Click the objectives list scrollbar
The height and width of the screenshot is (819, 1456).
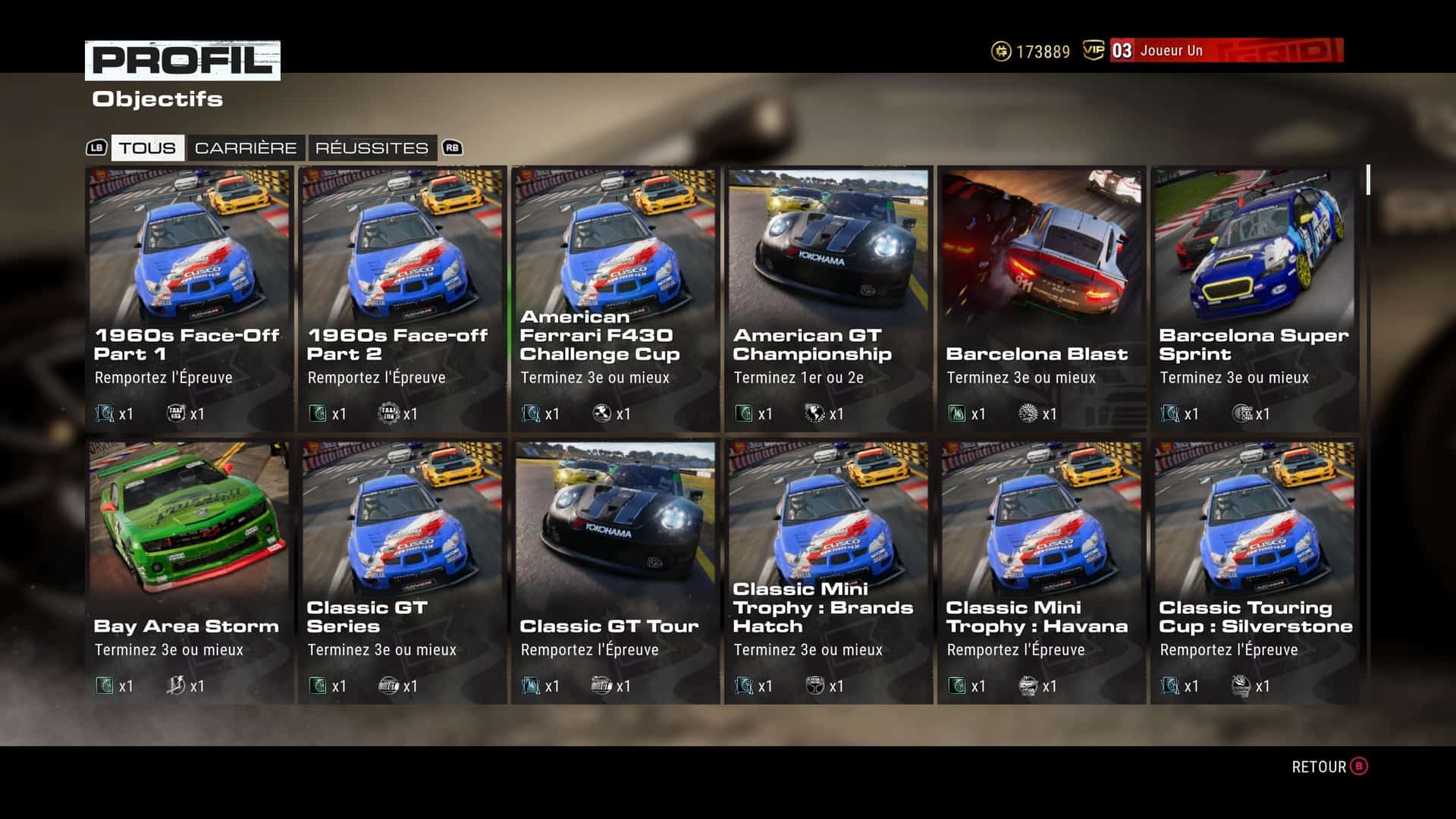1368,180
